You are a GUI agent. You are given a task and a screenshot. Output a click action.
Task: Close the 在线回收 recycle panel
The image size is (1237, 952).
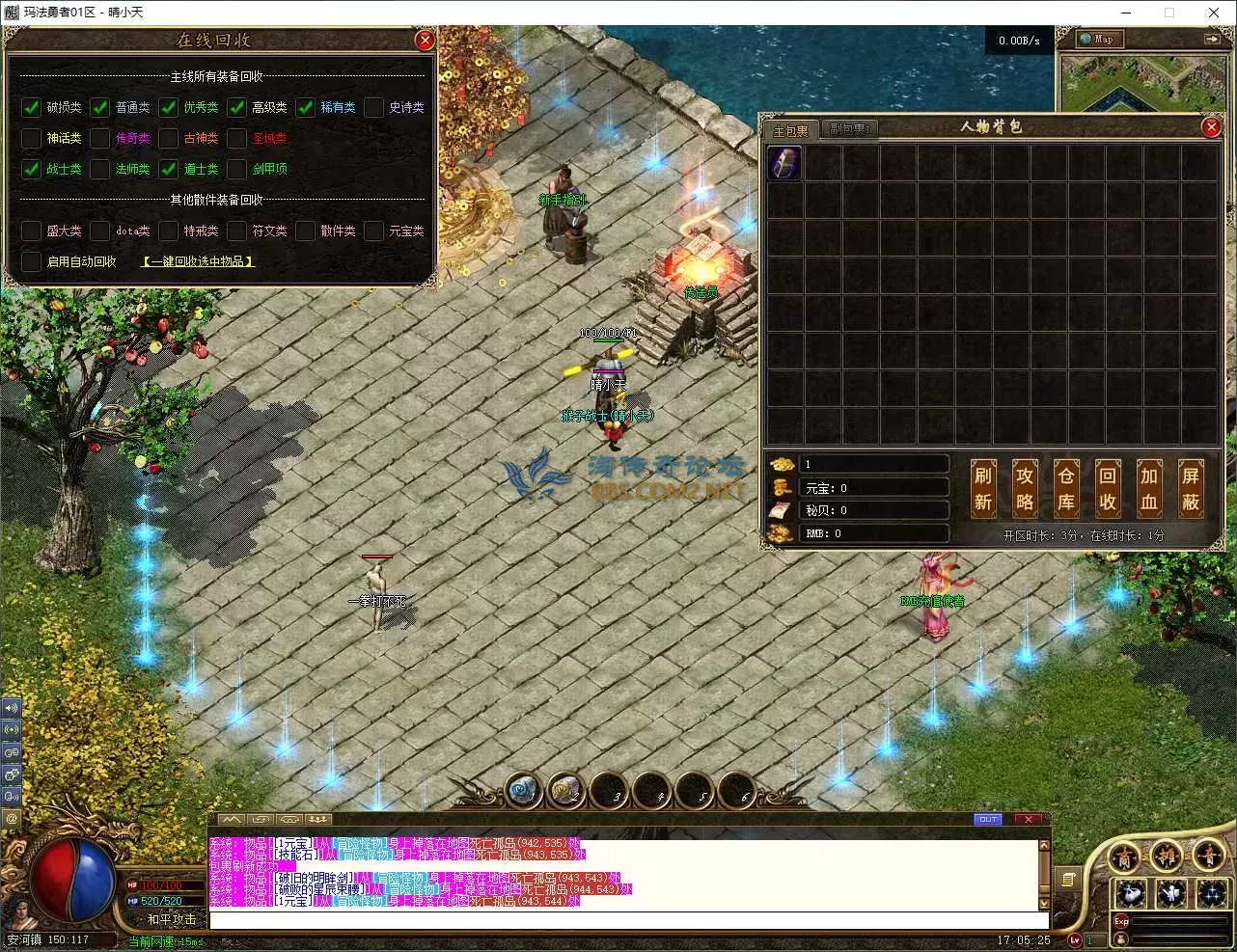pos(425,41)
